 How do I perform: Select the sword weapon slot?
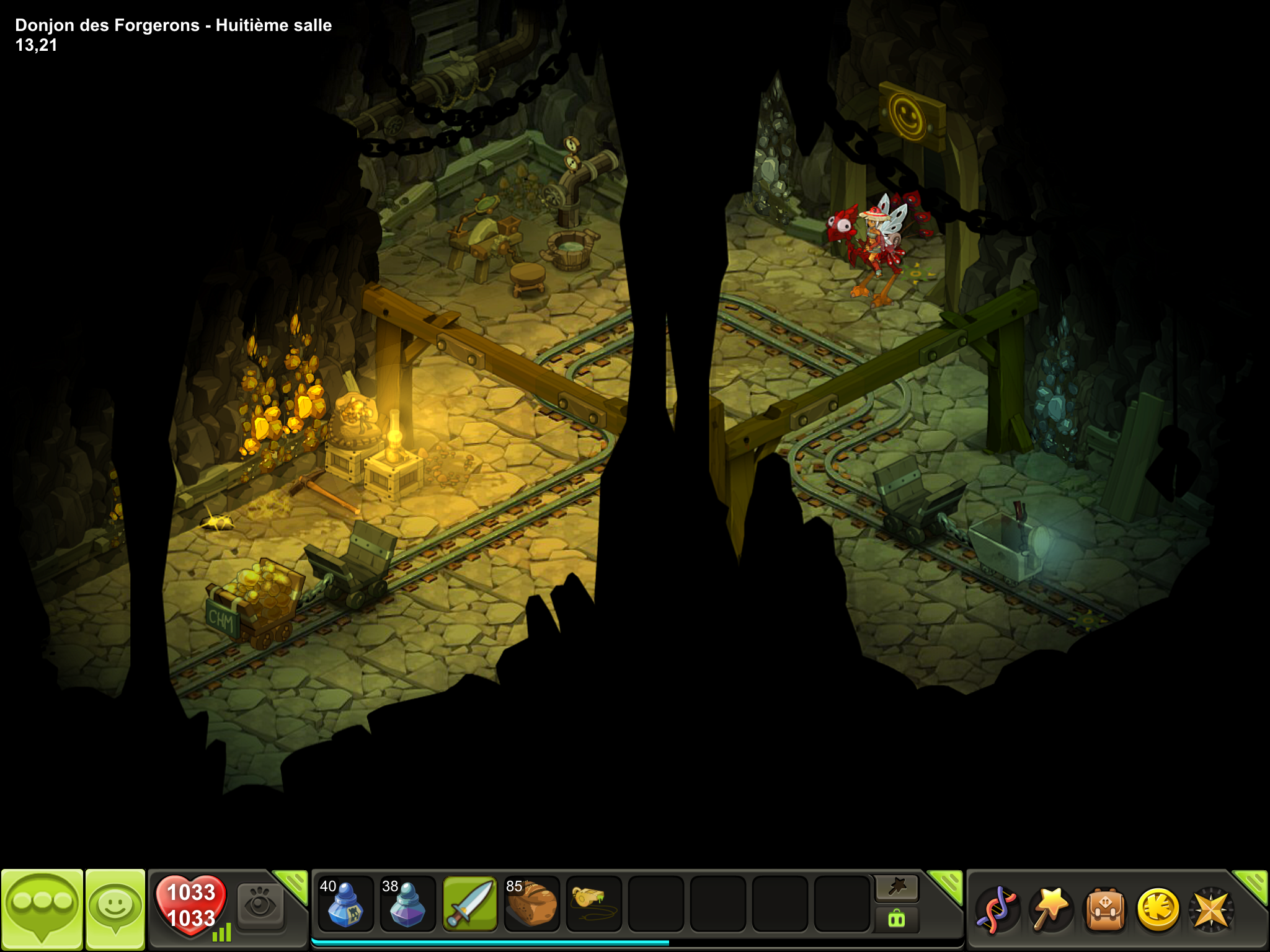pos(470,904)
